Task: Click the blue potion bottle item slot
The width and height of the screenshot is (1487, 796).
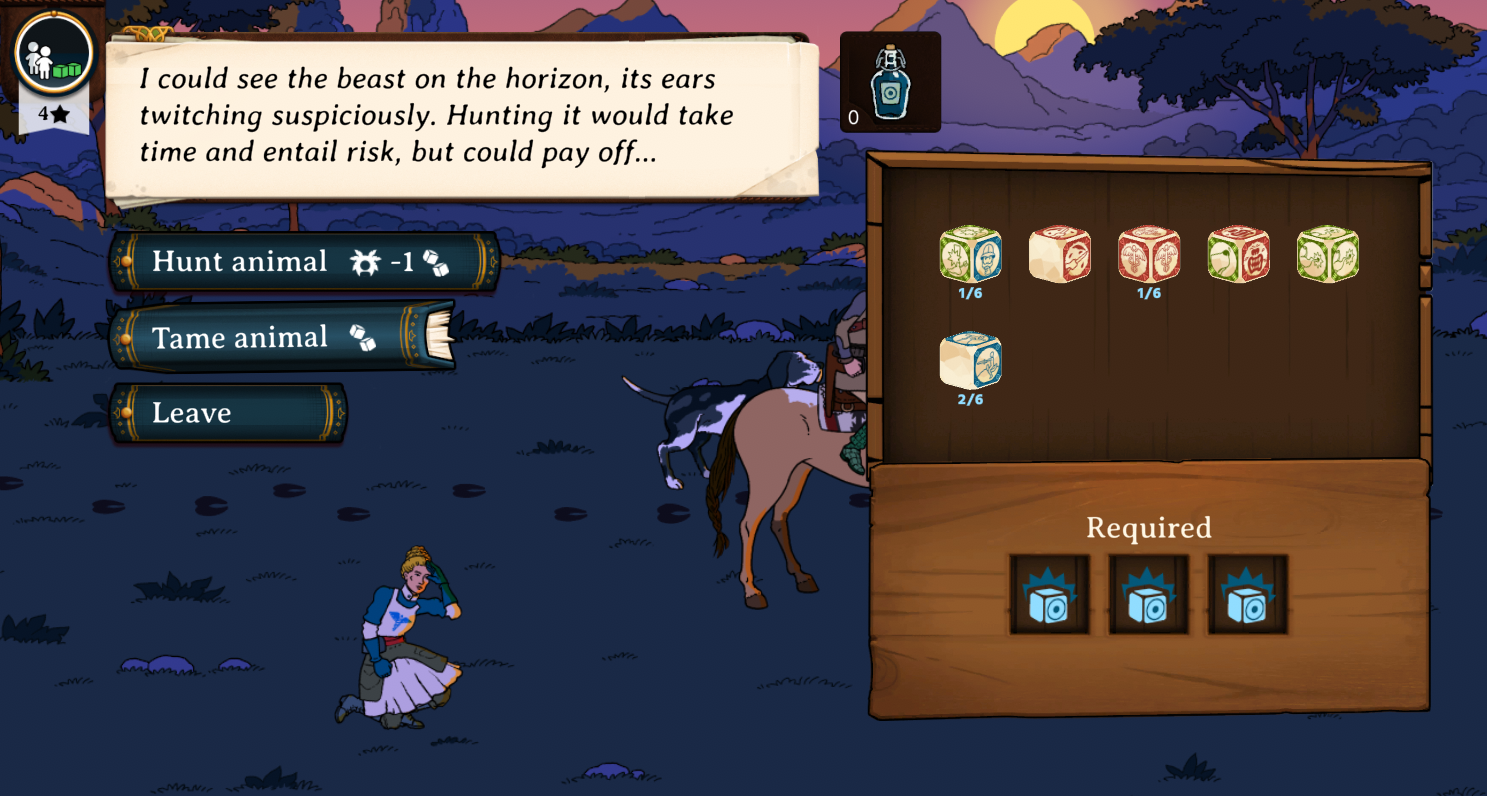Action: pos(889,83)
